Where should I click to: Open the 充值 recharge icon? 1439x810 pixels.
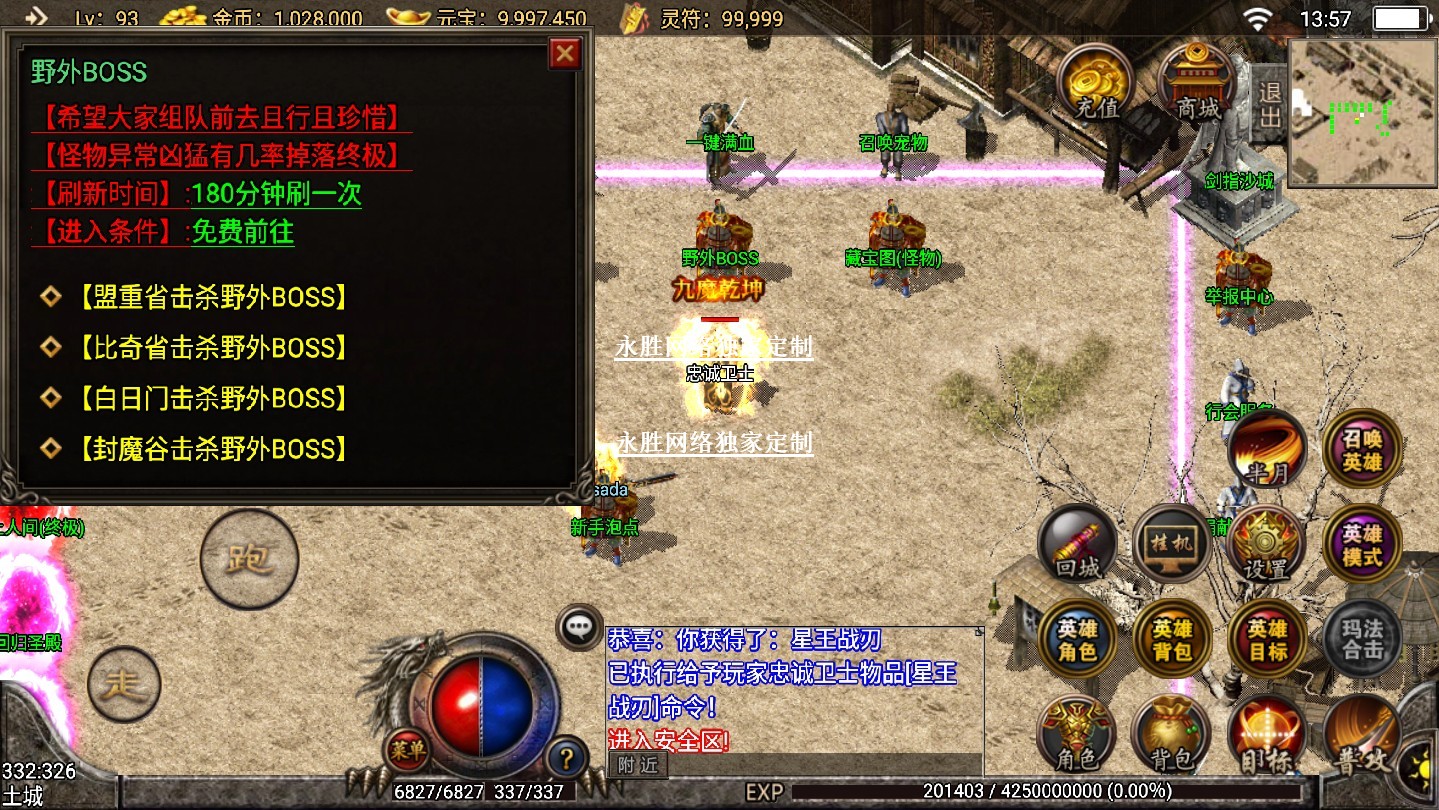click(1095, 82)
